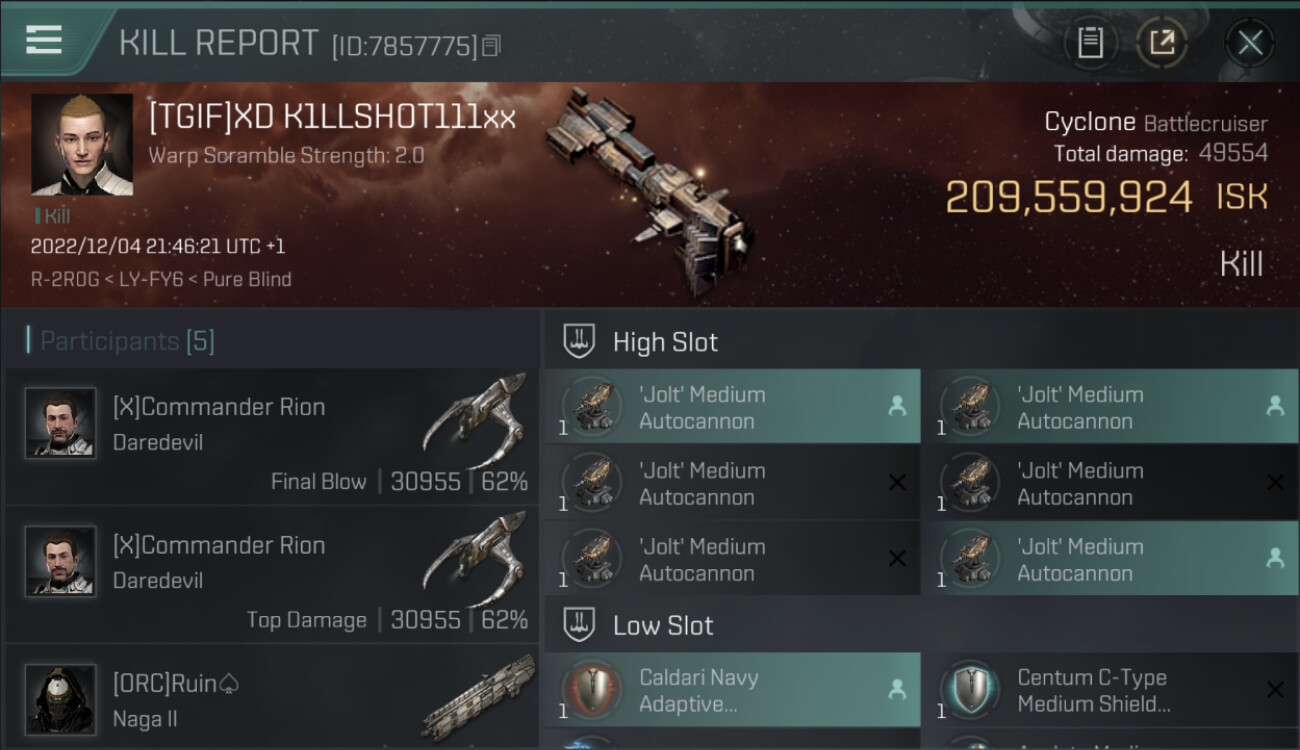1300x750 pixels.
Task: Inspect the Centum C-Type Medium Shield module
Action: tap(1109, 690)
